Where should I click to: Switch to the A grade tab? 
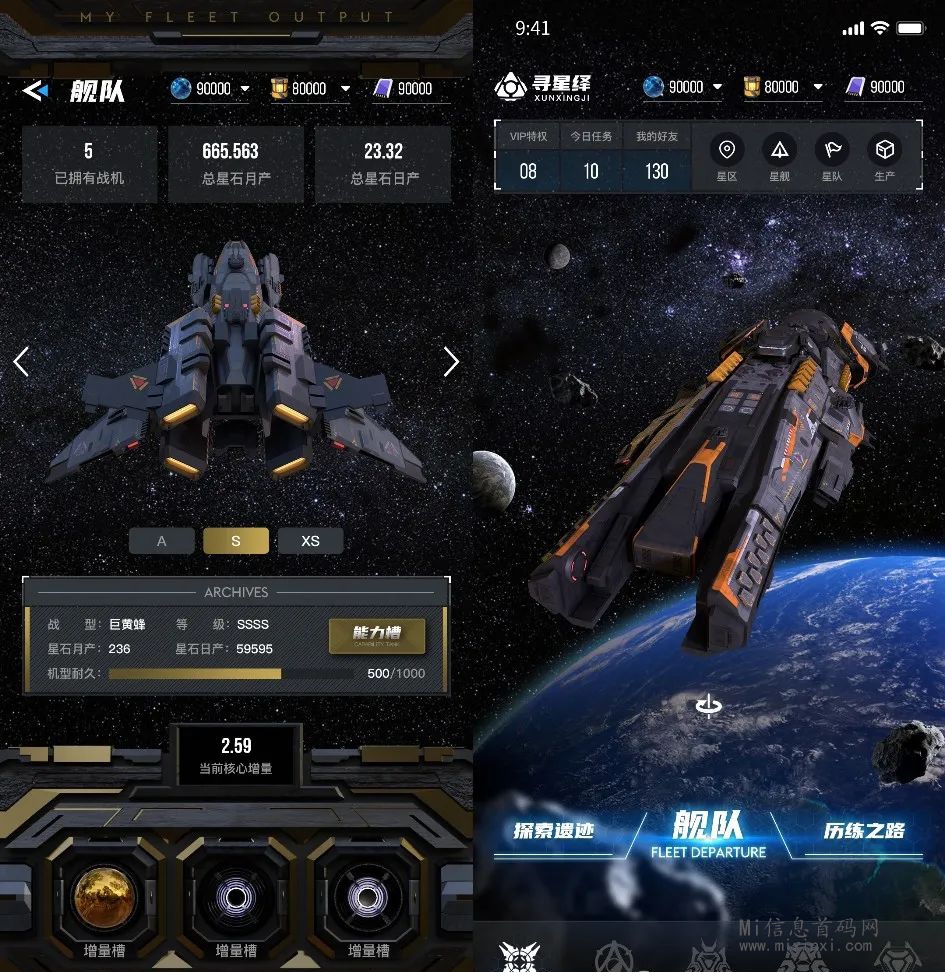point(162,541)
